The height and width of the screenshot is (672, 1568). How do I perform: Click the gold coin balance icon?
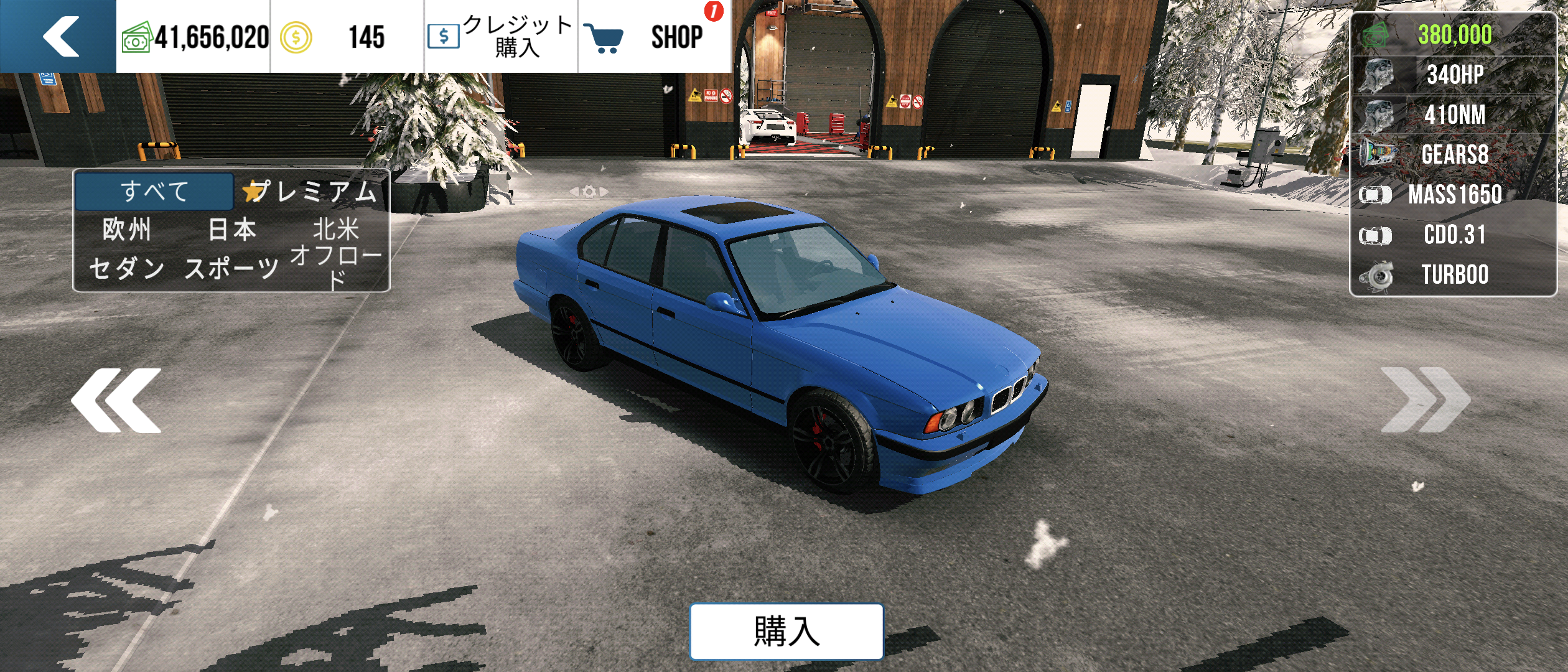296,37
